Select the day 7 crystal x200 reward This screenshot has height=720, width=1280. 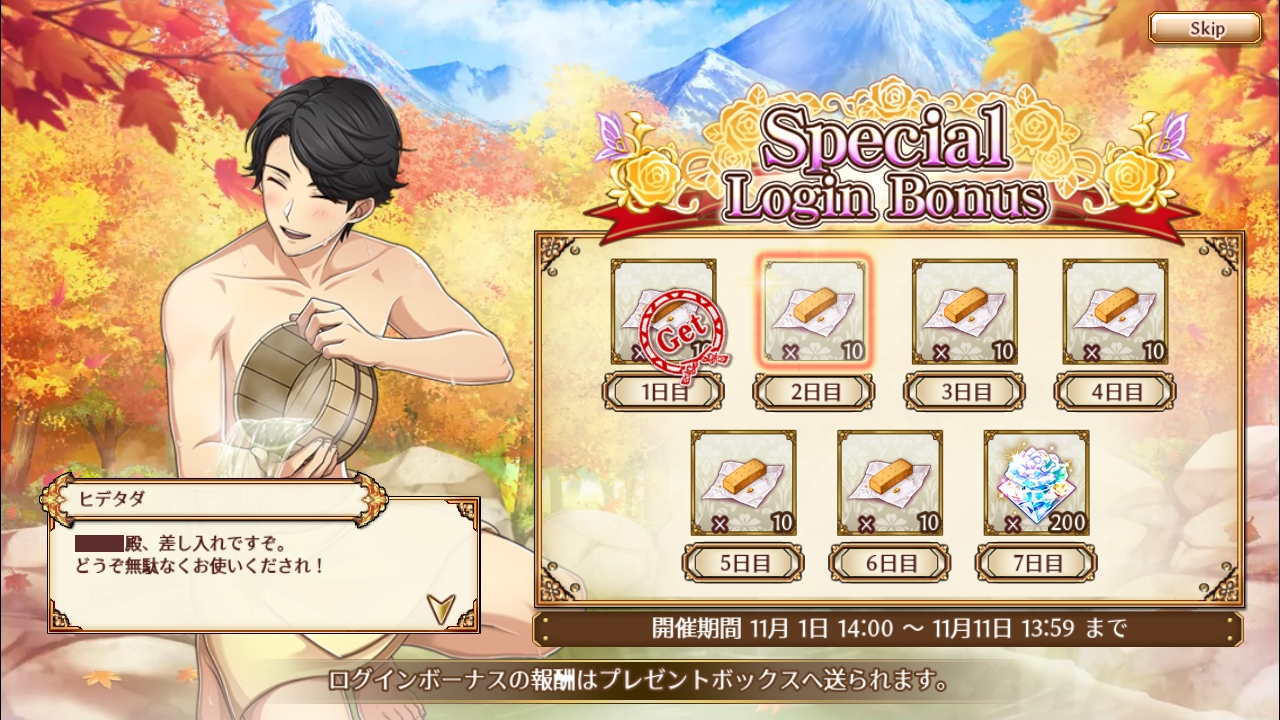click(1036, 482)
